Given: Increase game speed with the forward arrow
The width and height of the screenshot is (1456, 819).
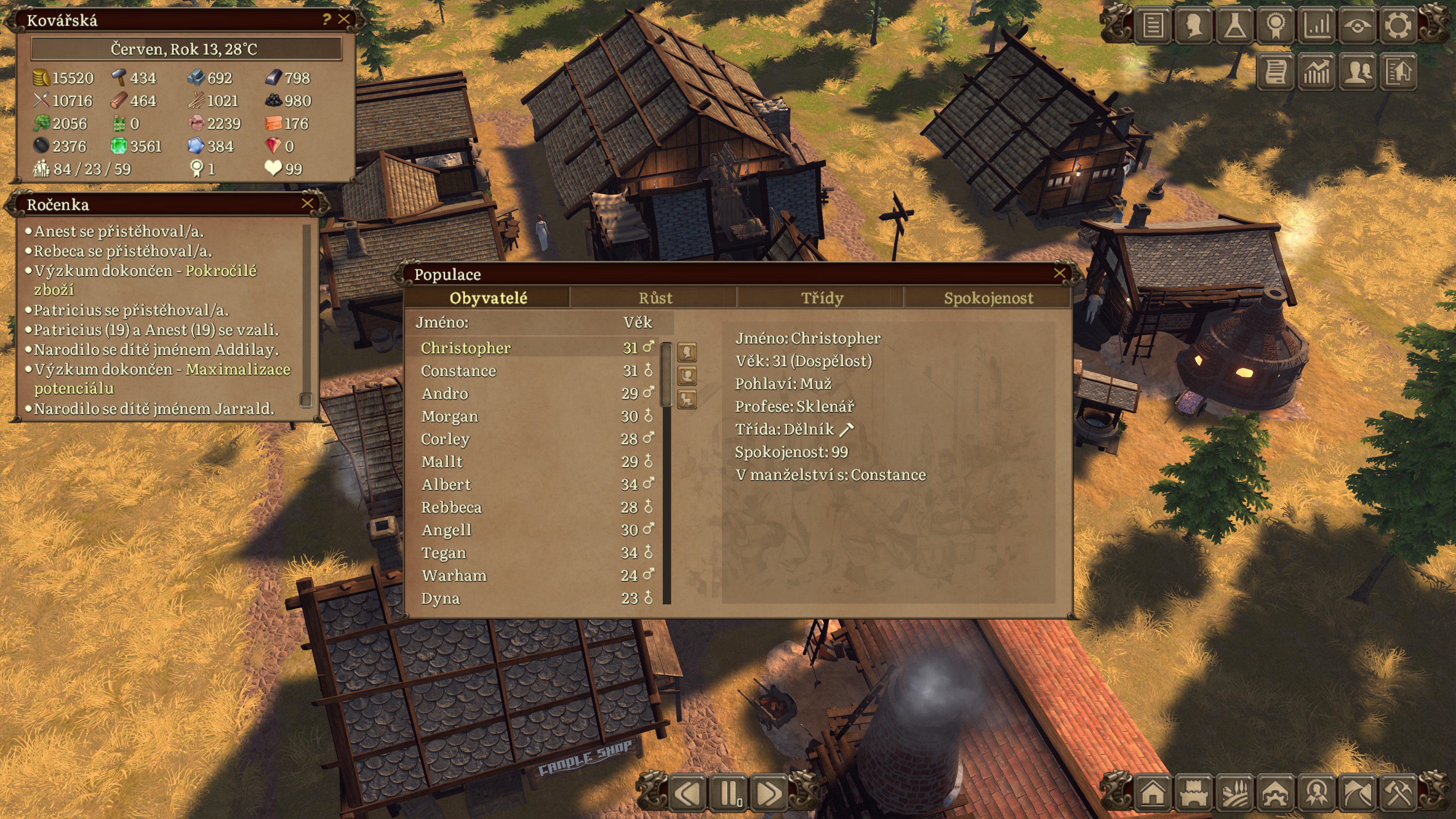Looking at the screenshot, I should [769, 794].
